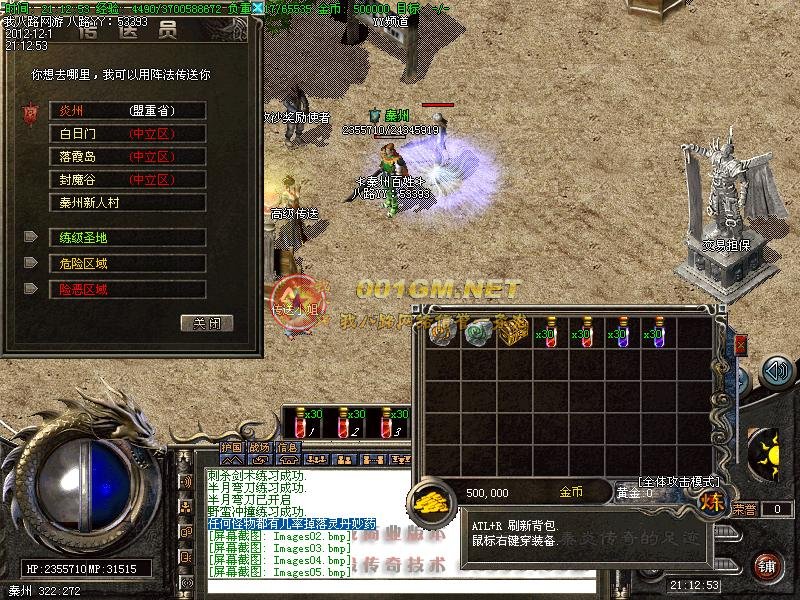Travel to 秦州新人村
800x600 pixels.
128,203
